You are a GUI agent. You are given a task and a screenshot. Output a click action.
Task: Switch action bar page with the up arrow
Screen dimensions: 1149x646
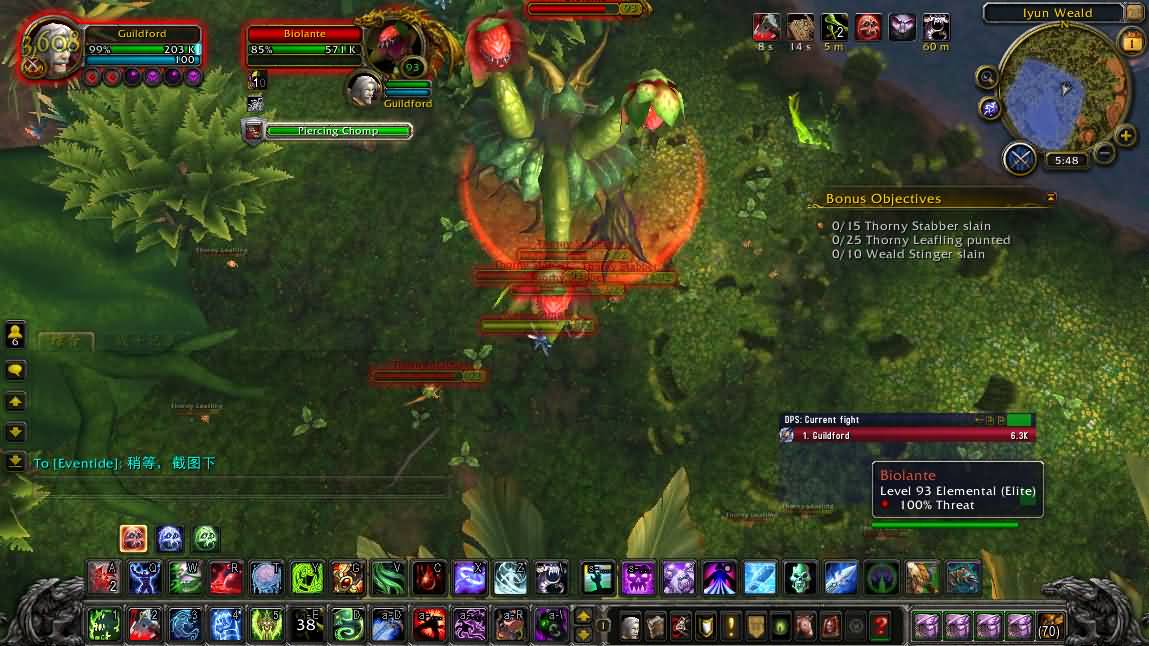(x=583, y=616)
